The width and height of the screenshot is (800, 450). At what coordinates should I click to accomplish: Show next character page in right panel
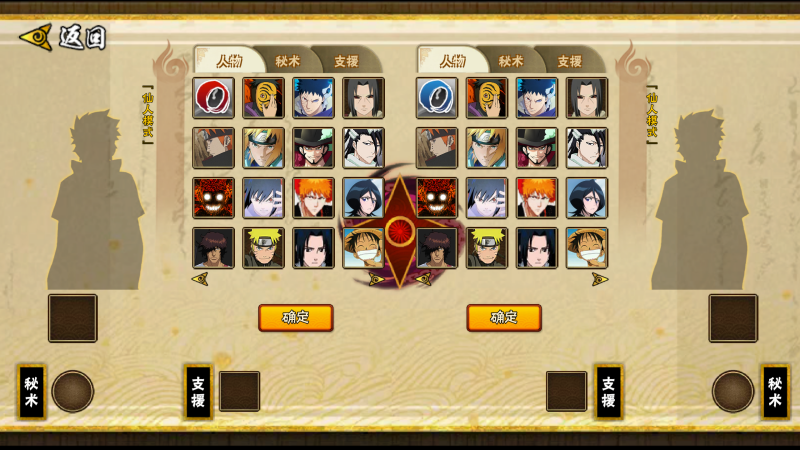point(599,279)
